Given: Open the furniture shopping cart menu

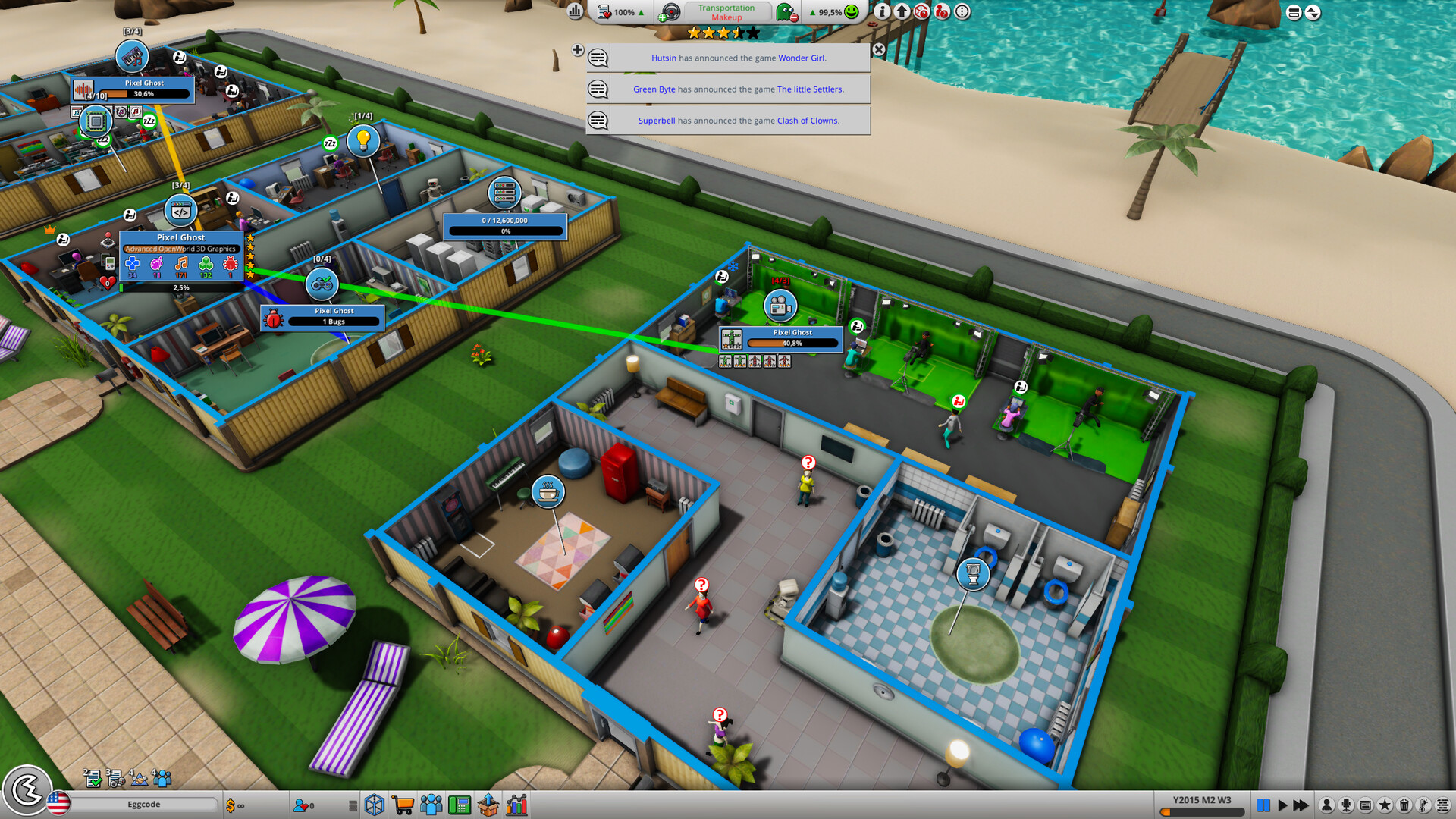Looking at the screenshot, I should pos(403,805).
